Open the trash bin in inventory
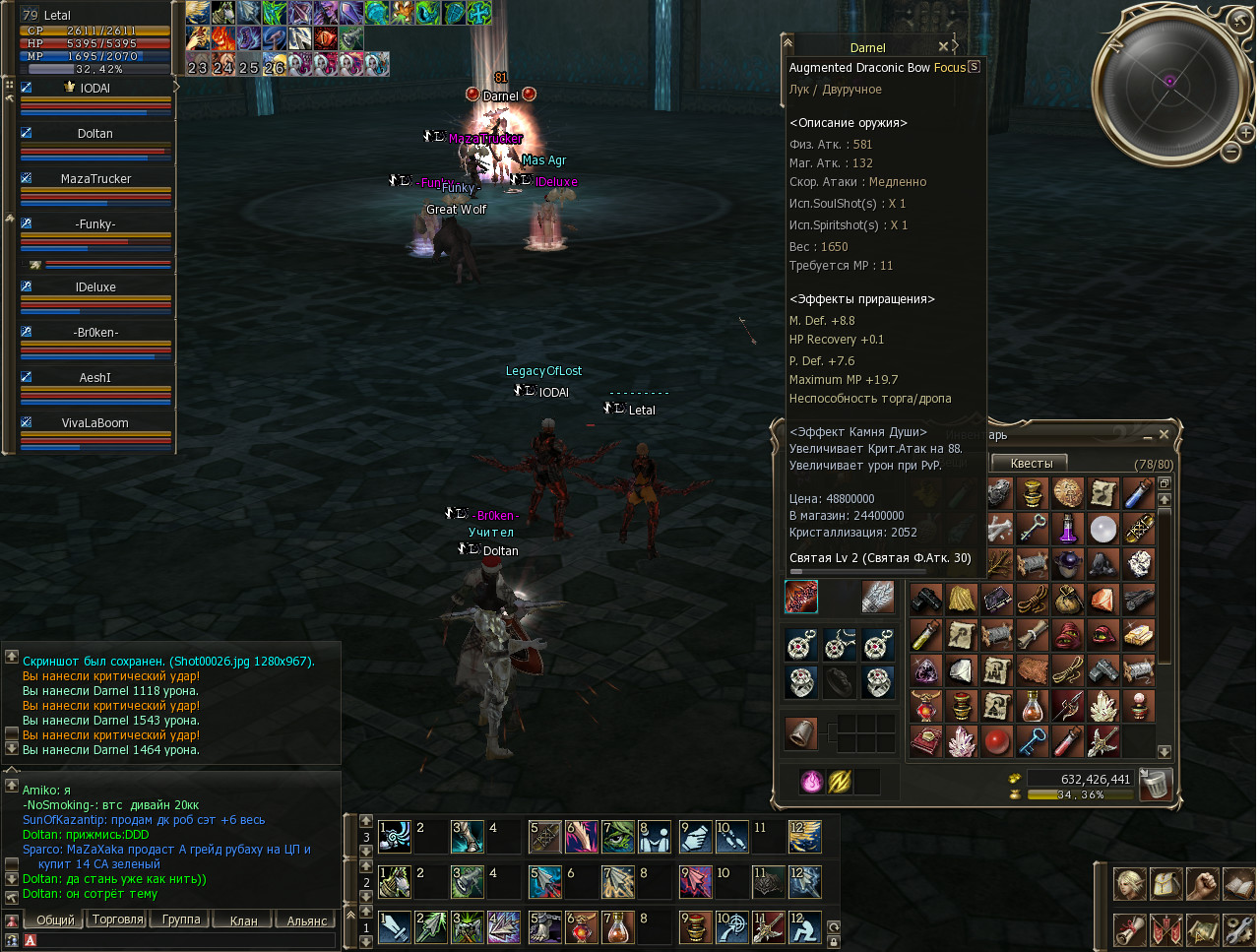 pos(1155,785)
